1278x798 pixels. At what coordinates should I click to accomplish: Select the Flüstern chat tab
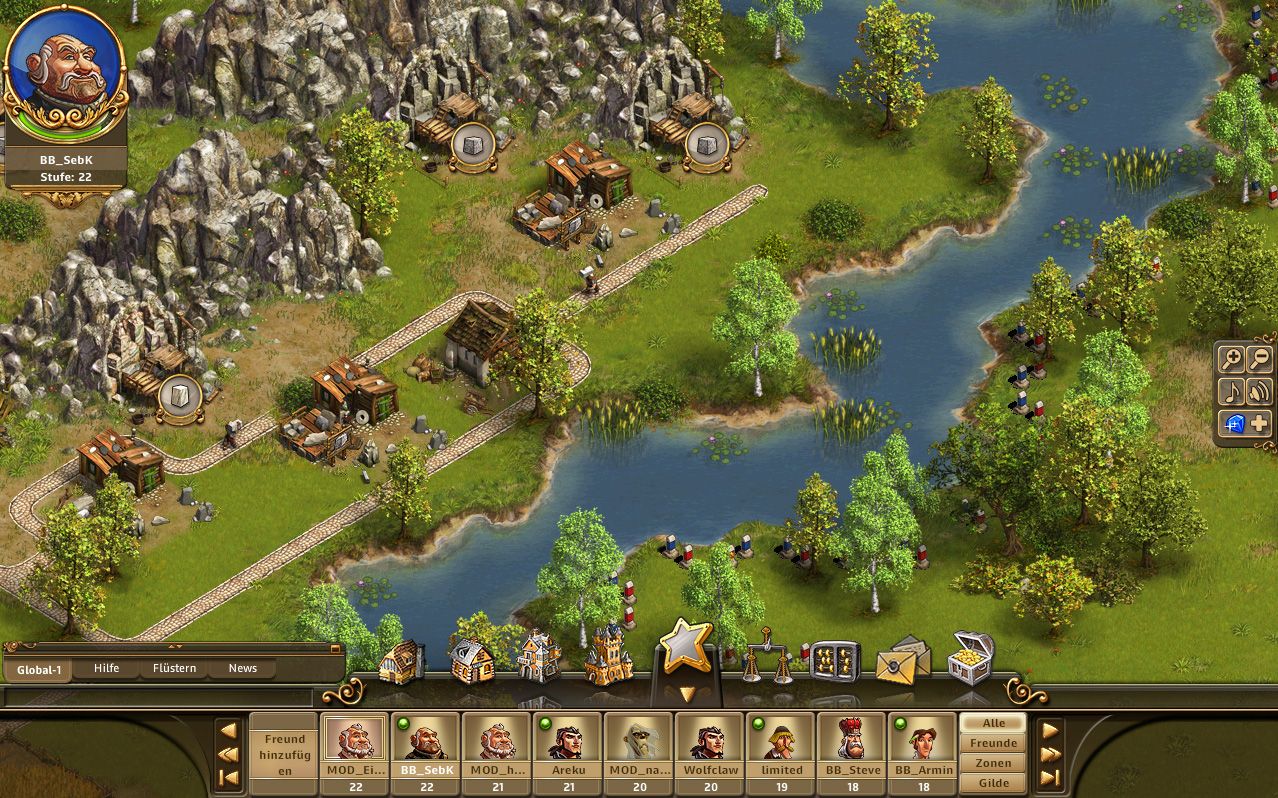pyautogui.click(x=174, y=668)
